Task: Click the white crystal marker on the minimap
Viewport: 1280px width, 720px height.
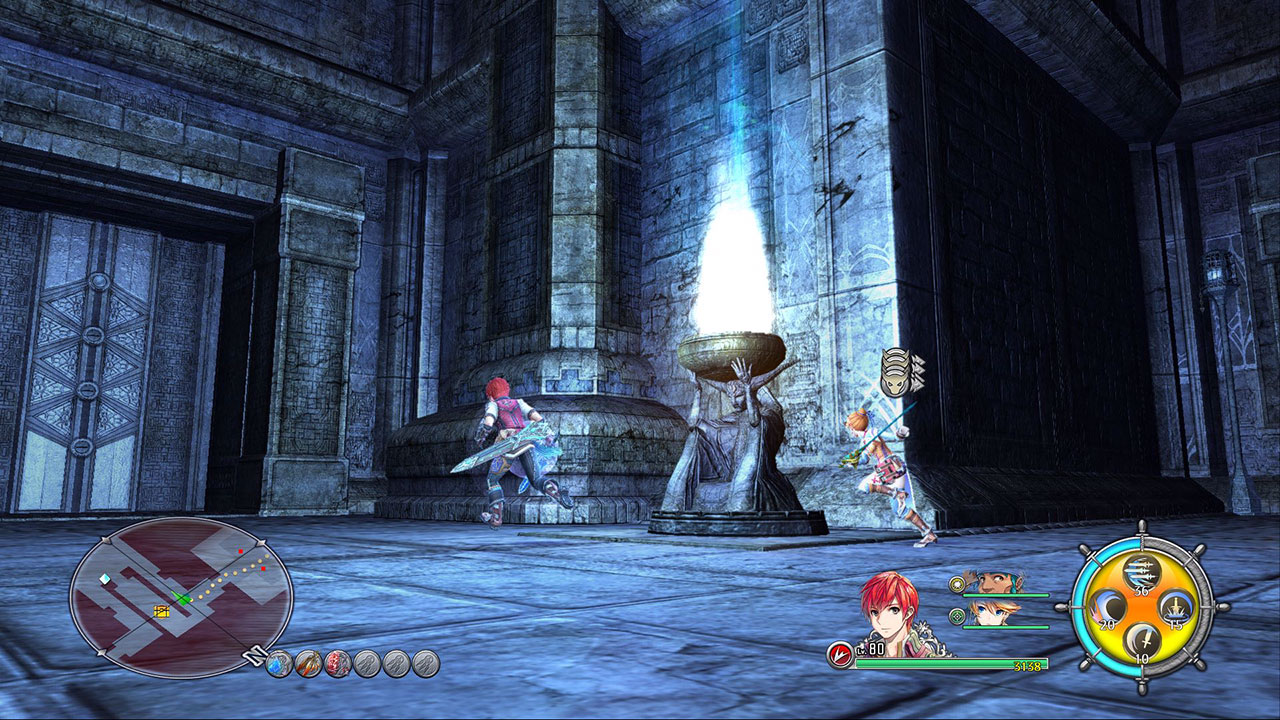Action: pyautogui.click(x=106, y=579)
